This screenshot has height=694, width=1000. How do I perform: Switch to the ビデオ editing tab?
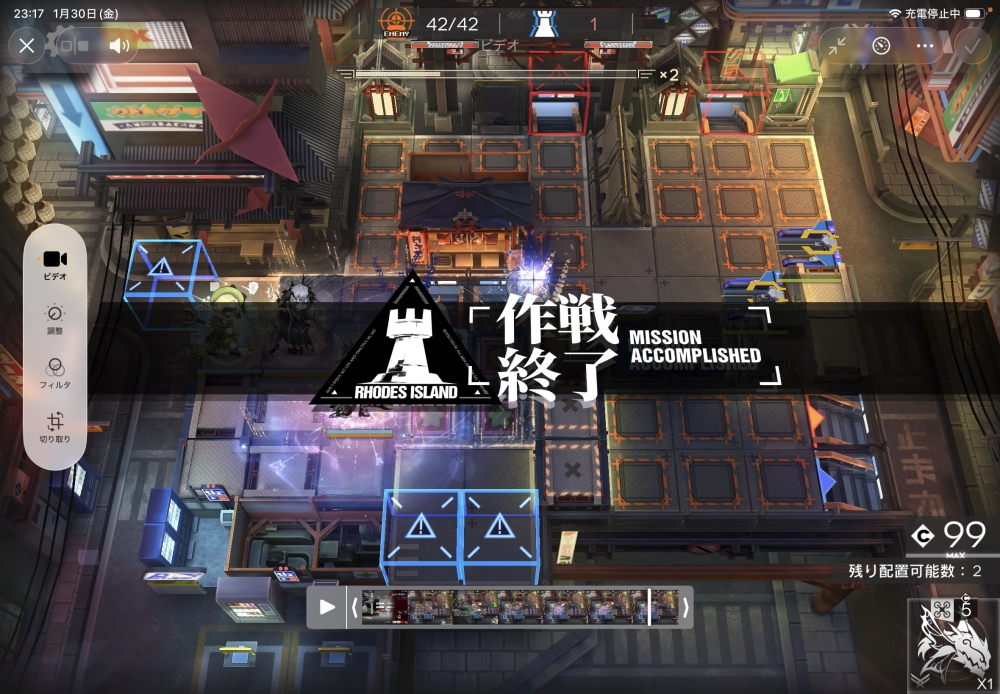point(55,263)
